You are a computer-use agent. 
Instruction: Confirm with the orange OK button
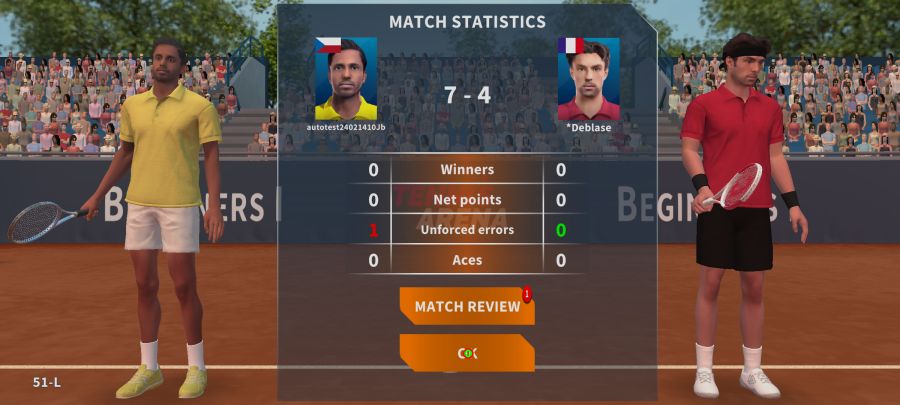(467, 353)
